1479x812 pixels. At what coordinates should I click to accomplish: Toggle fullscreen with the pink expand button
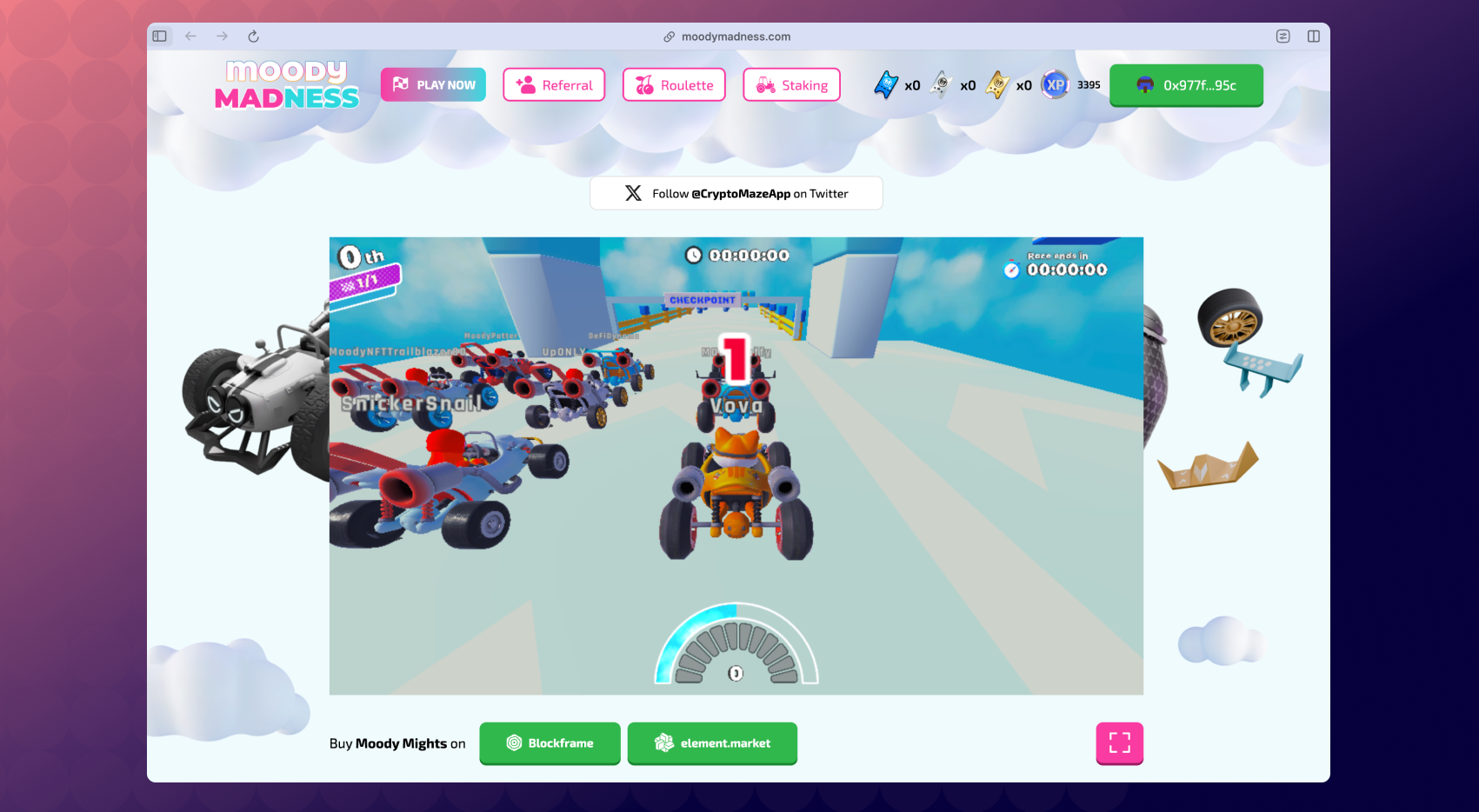pyautogui.click(x=1119, y=743)
